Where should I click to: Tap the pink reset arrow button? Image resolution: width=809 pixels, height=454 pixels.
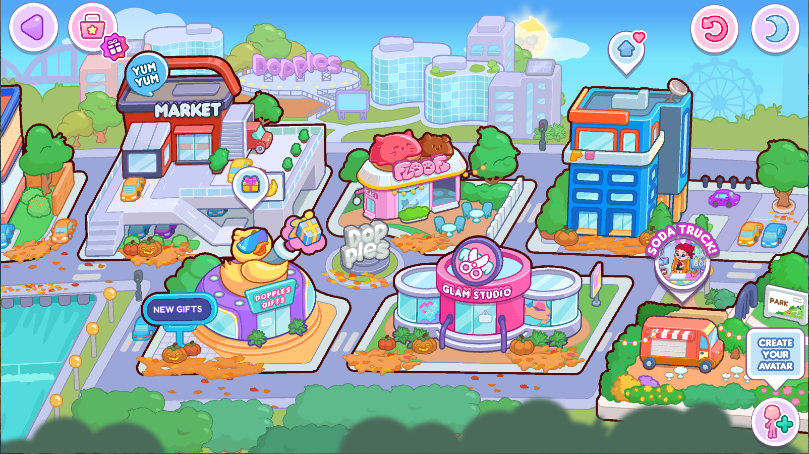coord(715,27)
